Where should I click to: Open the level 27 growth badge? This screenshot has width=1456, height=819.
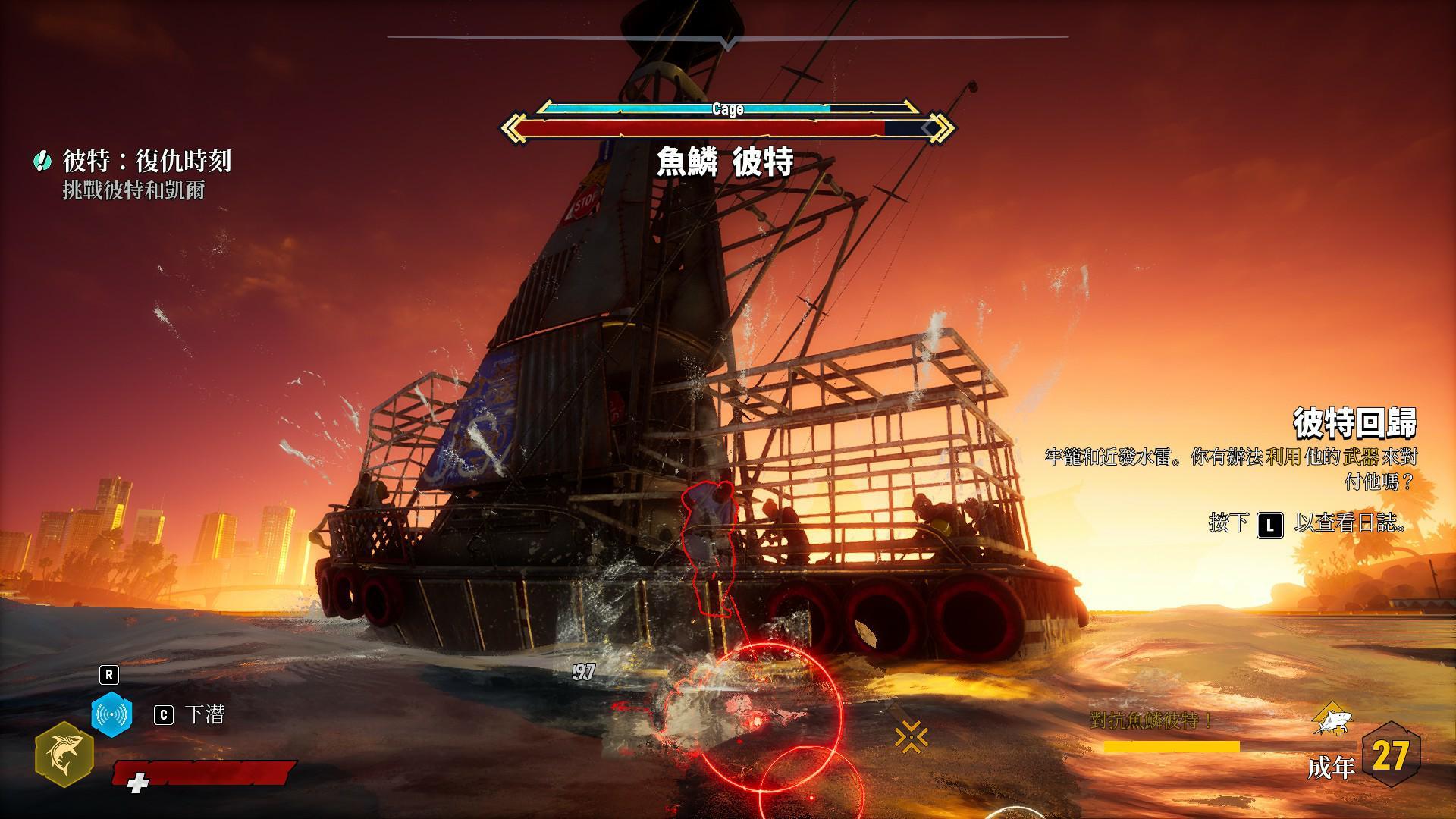click(x=1390, y=756)
